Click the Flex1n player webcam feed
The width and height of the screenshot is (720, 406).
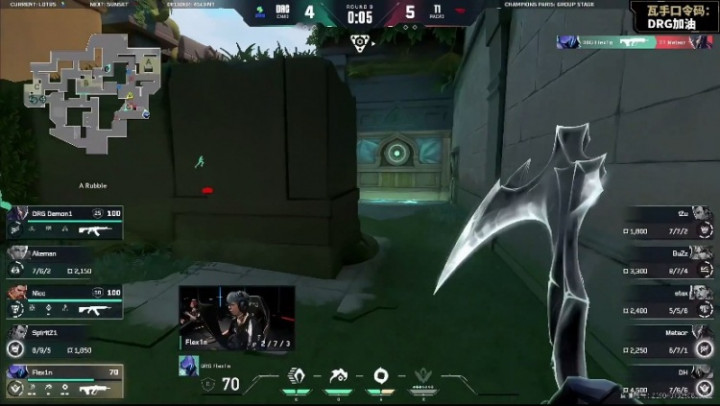pos(237,316)
